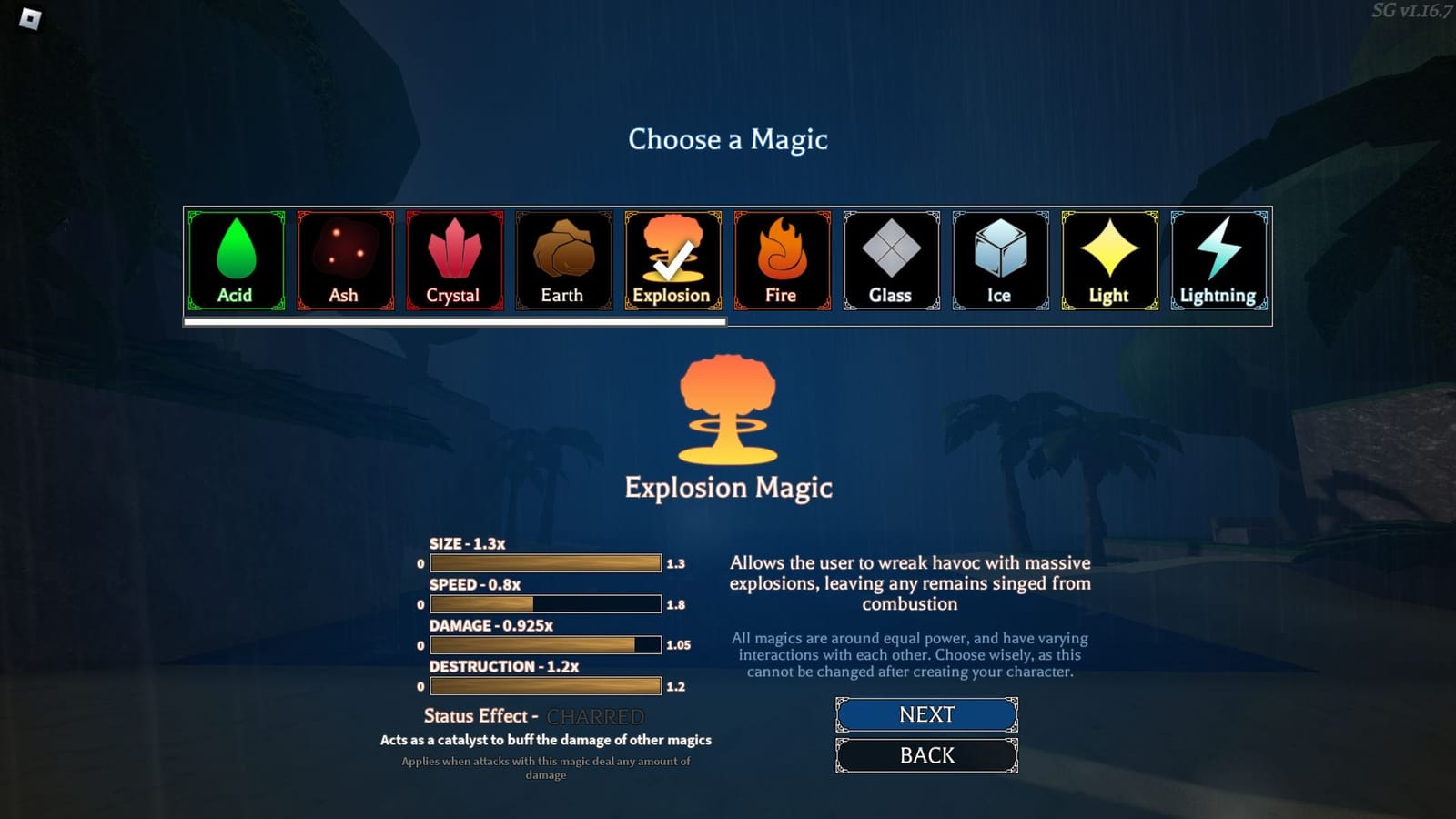The image size is (1456, 819).
Task: Click the CHARRED status effect label
Action: [x=596, y=716]
